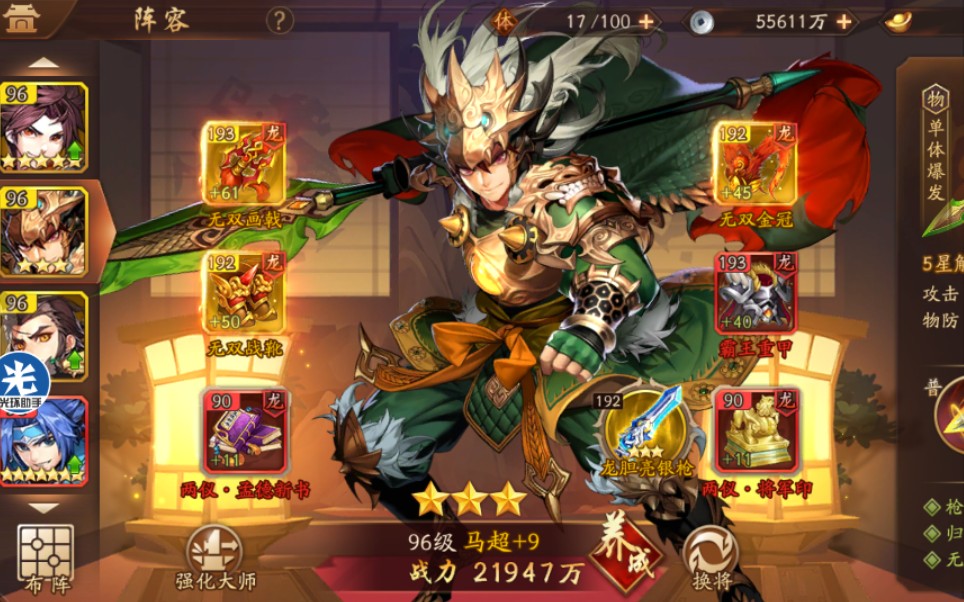The image size is (964, 602).
Task: Select the 无双金冠 helmet slot
Action: [753, 165]
